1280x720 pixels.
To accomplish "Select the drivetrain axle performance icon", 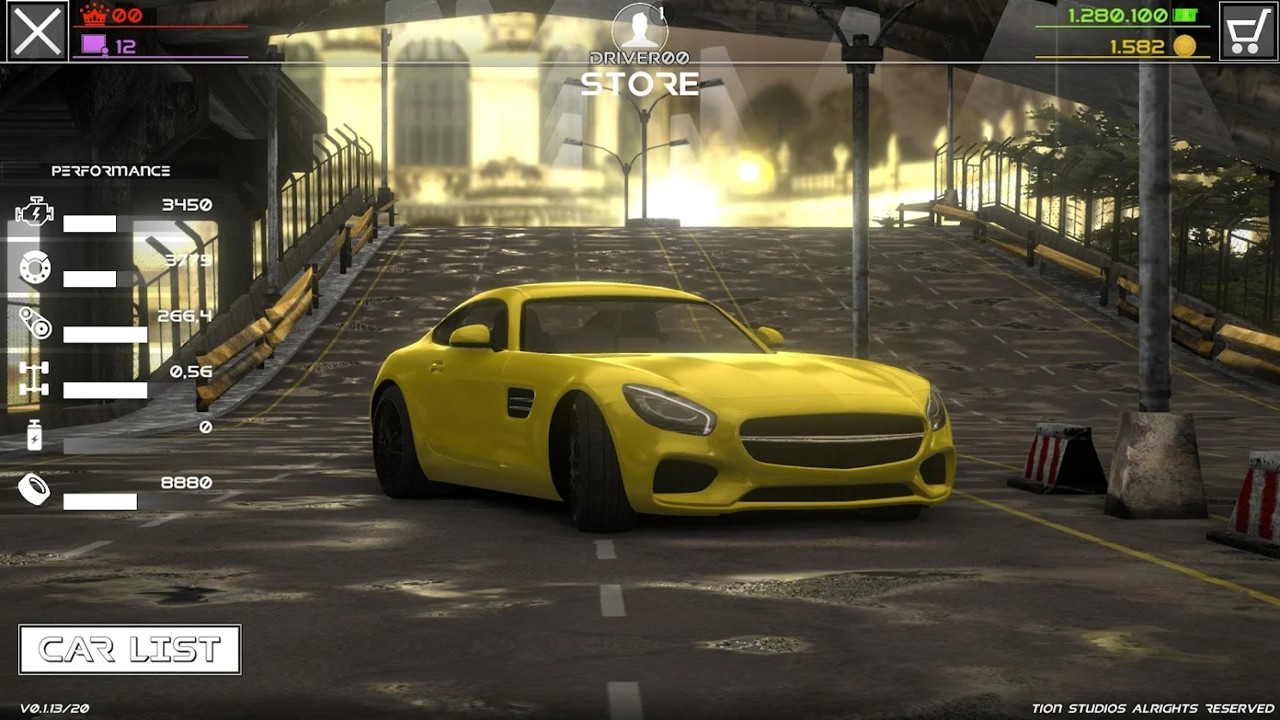I will 34,379.
